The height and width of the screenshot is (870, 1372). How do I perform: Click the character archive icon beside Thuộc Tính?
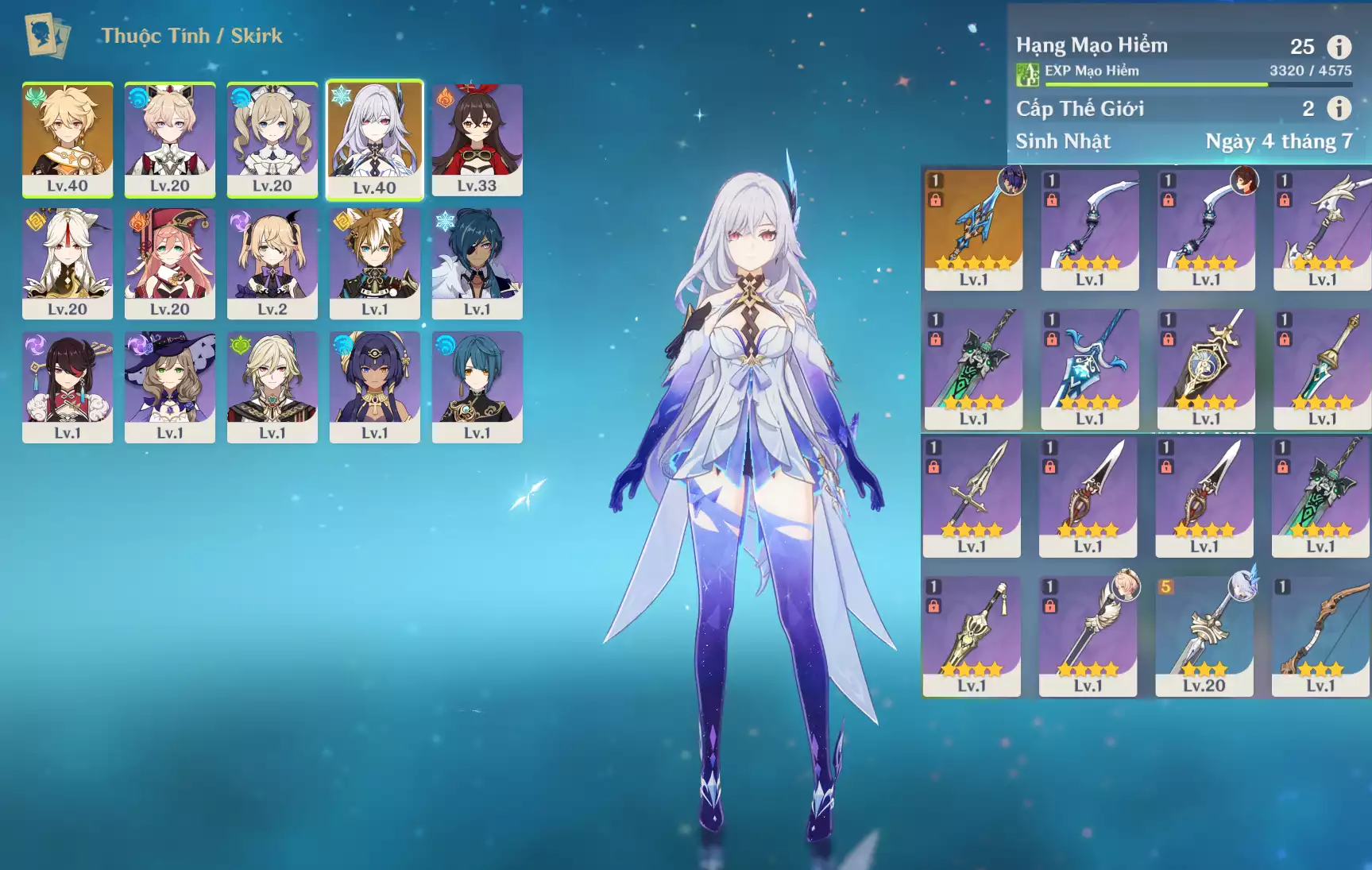click(47, 36)
